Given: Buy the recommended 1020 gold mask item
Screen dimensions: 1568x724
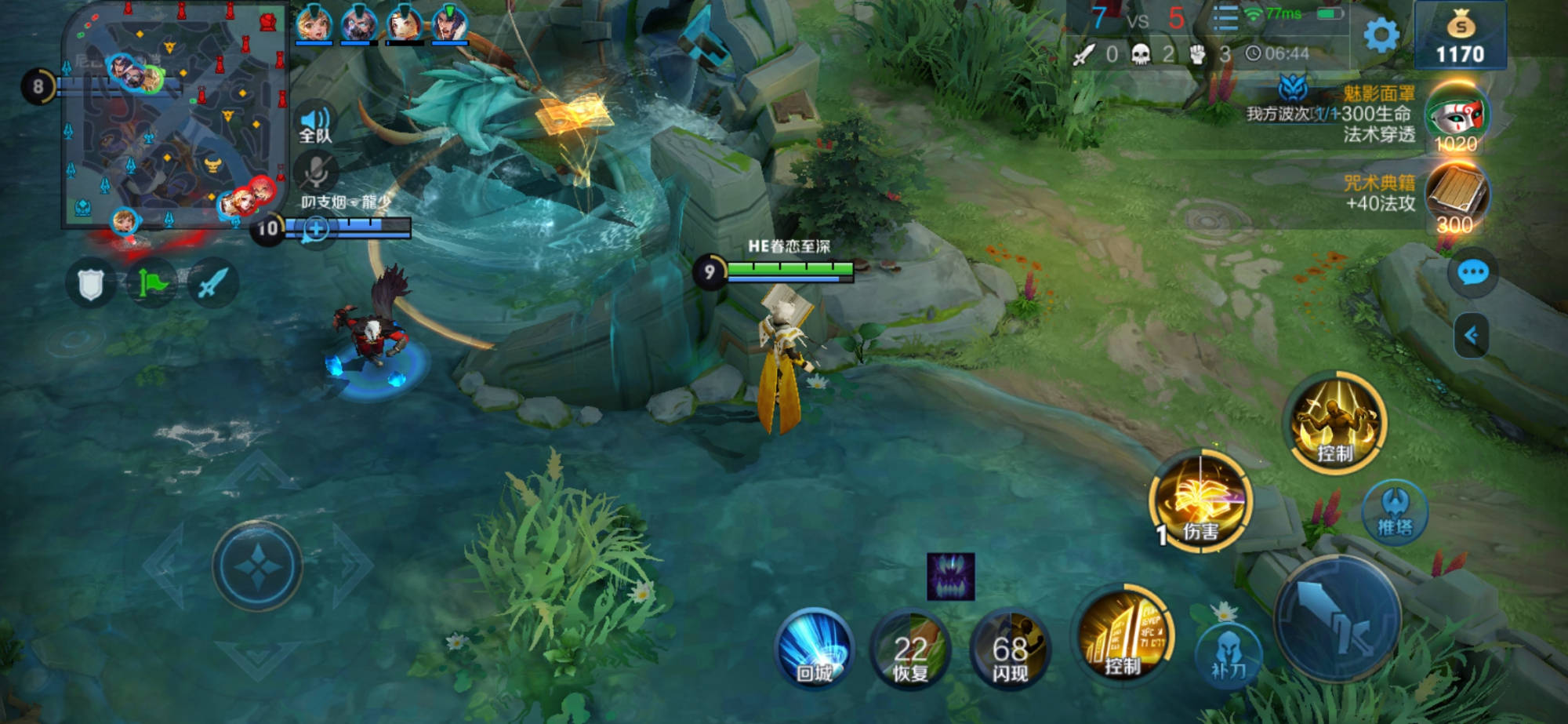Looking at the screenshot, I should (x=1456, y=119).
